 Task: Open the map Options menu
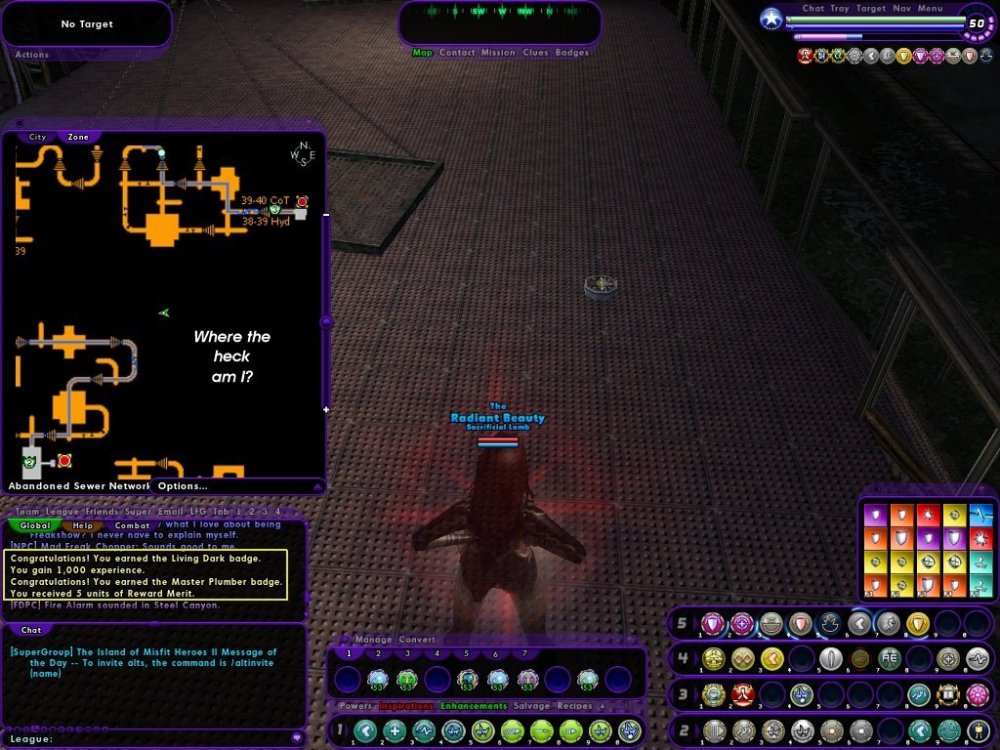pyautogui.click(x=182, y=486)
